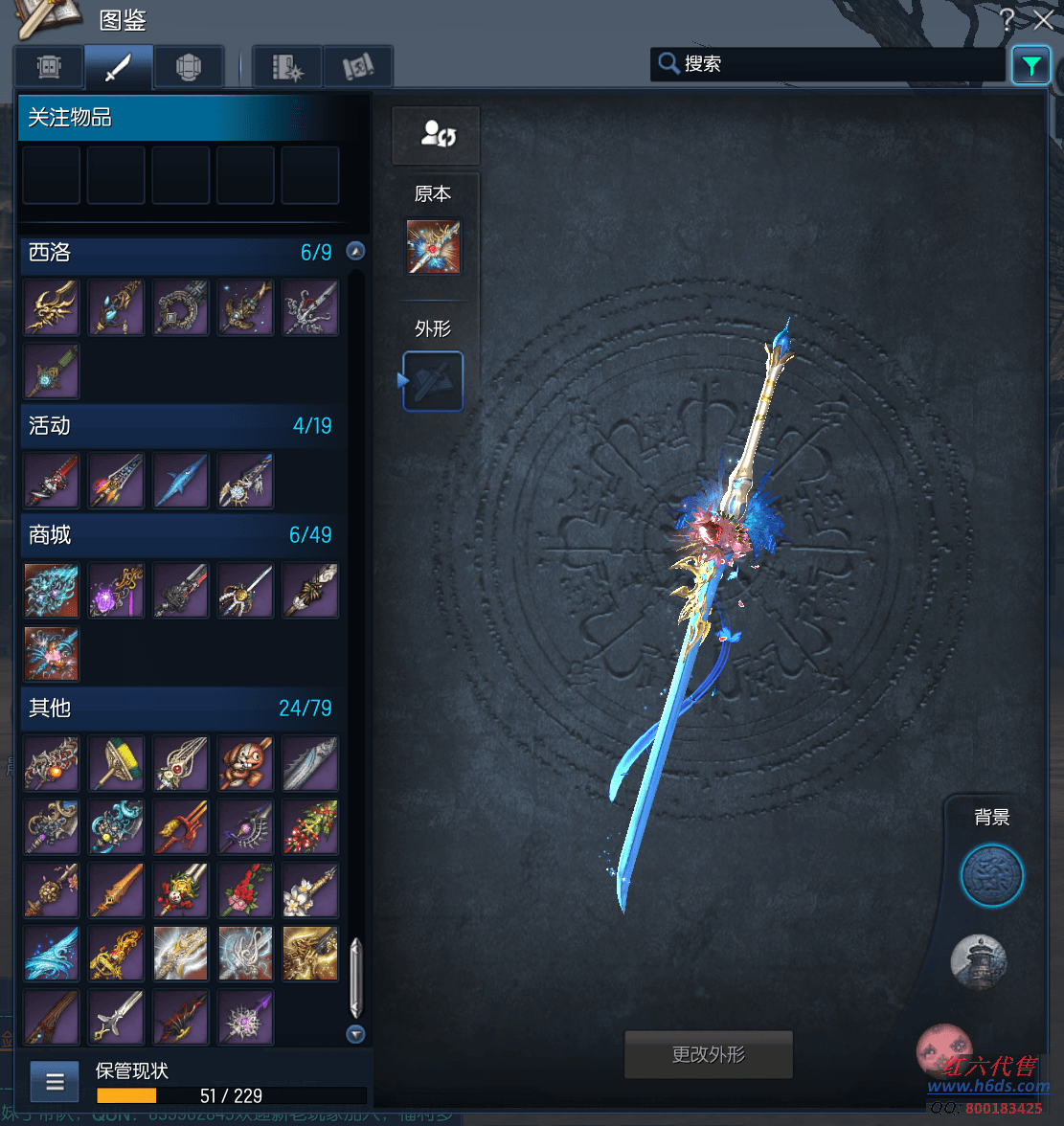This screenshot has height=1126, width=1064.
Task: Open the help question mark
Action: [1007, 20]
